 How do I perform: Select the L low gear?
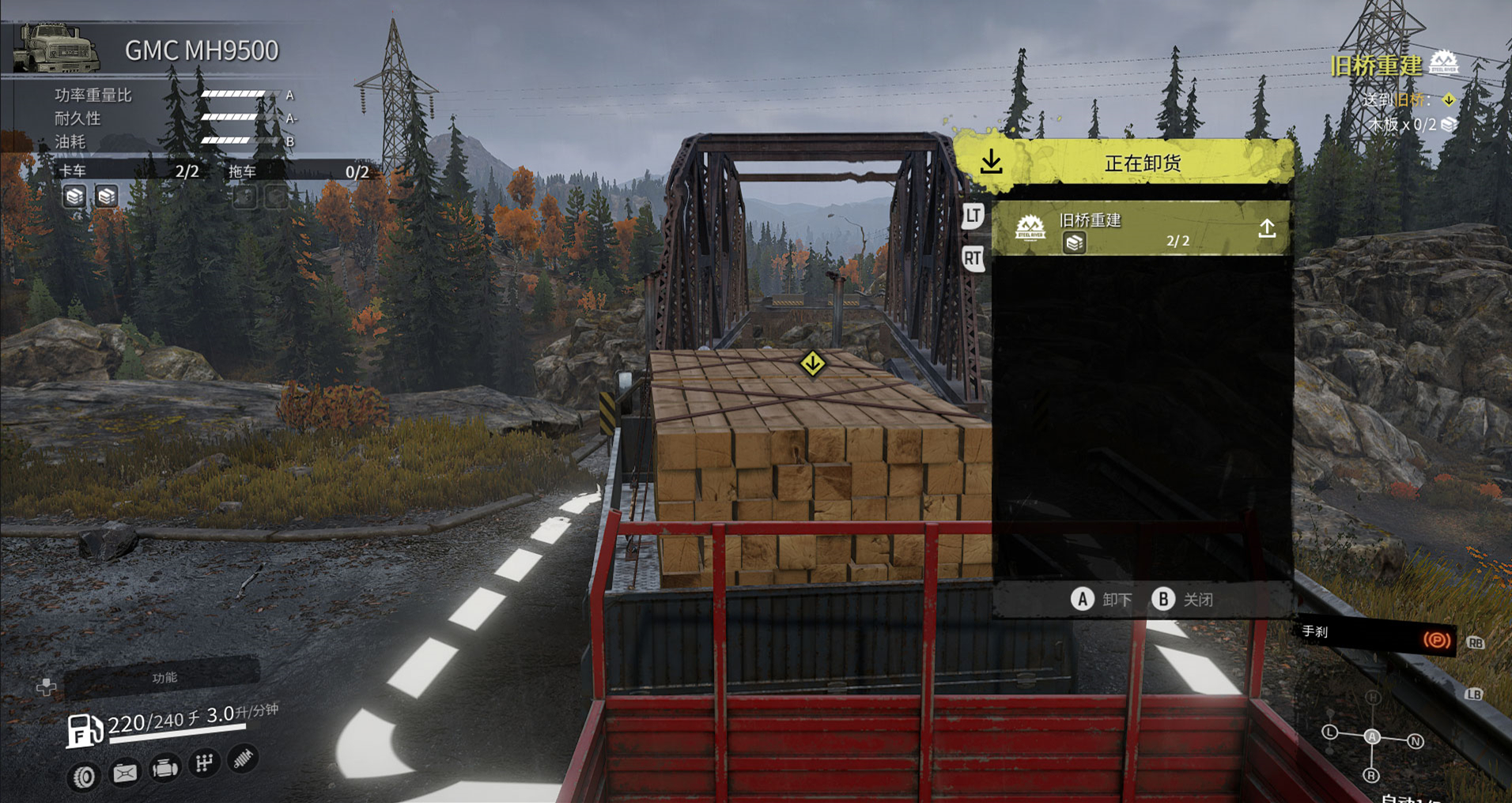click(x=1329, y=733)
